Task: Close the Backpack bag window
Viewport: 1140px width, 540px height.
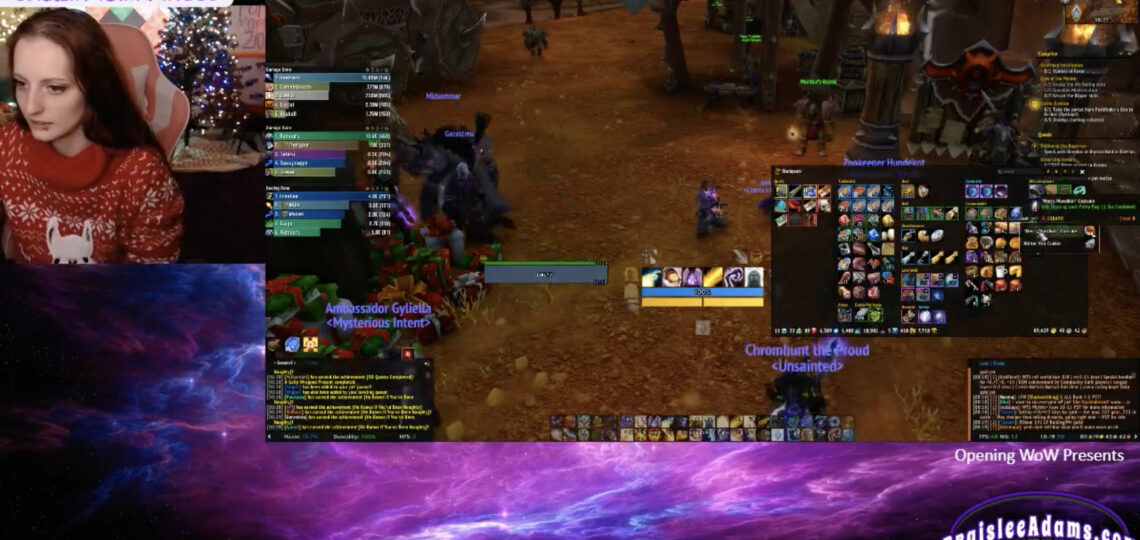Action: 1084,171
